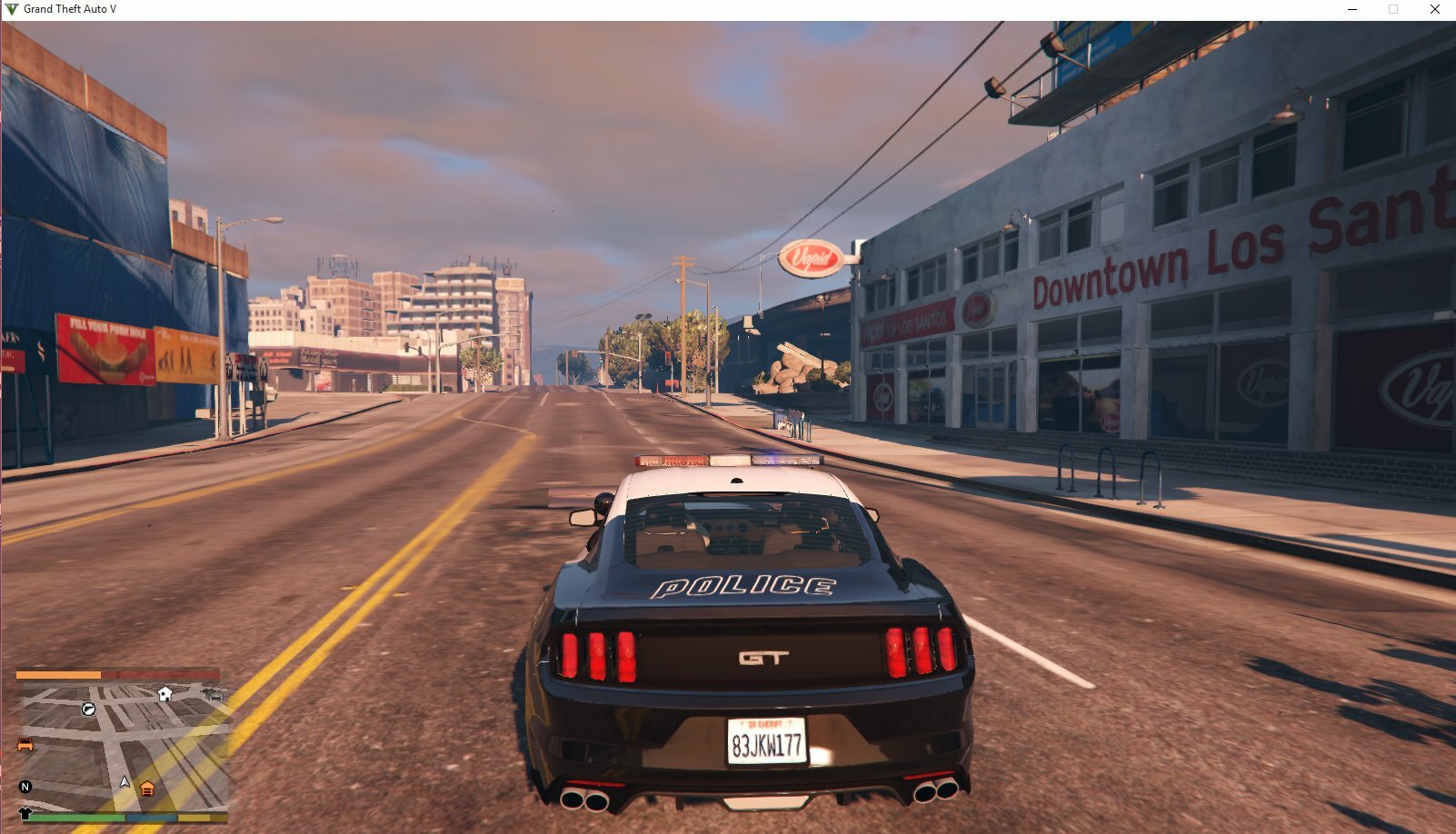Select the orange garage marker on the minimap

[147, 789]
